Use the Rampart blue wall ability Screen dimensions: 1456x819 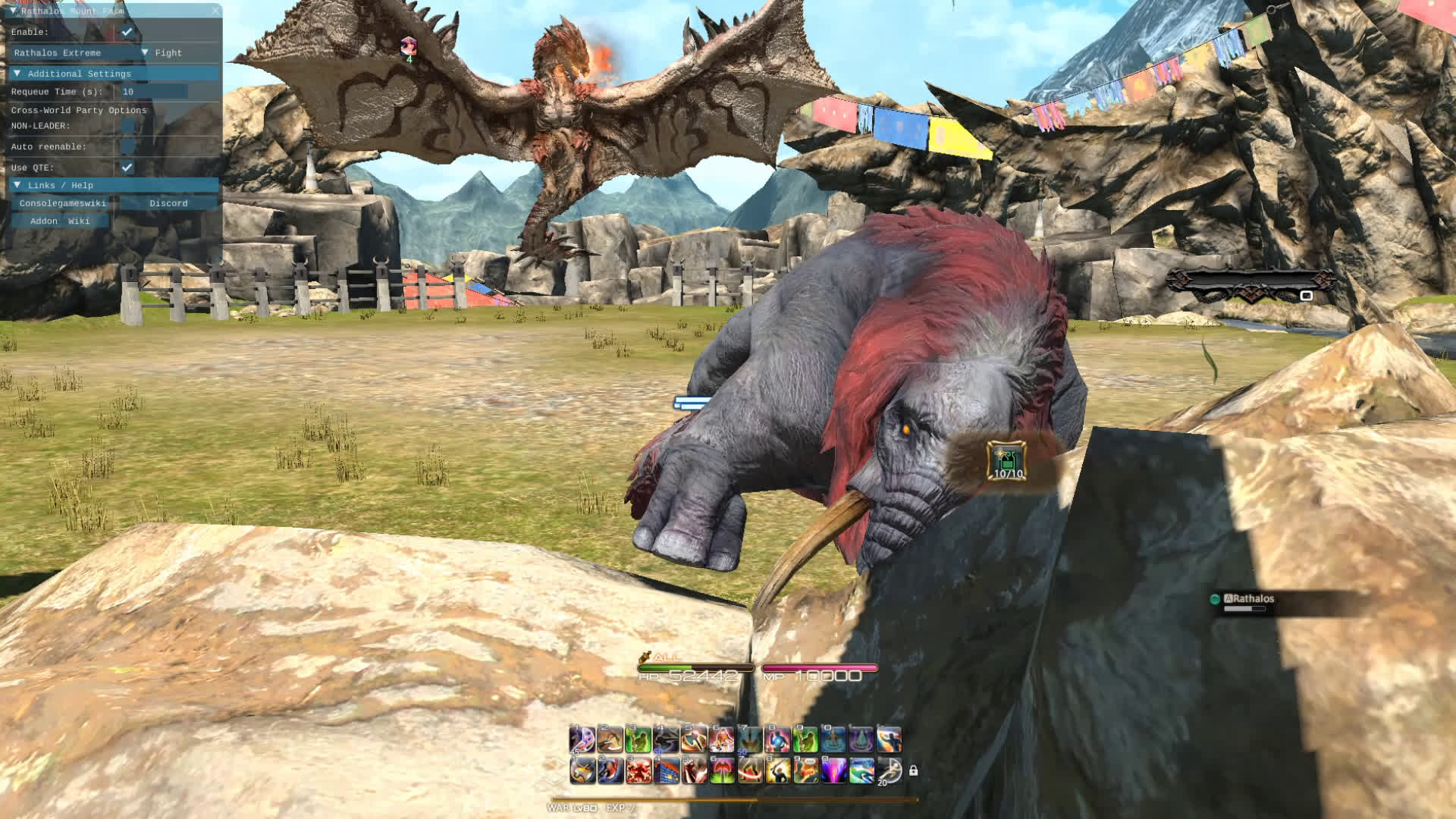[x=666, y=770]
